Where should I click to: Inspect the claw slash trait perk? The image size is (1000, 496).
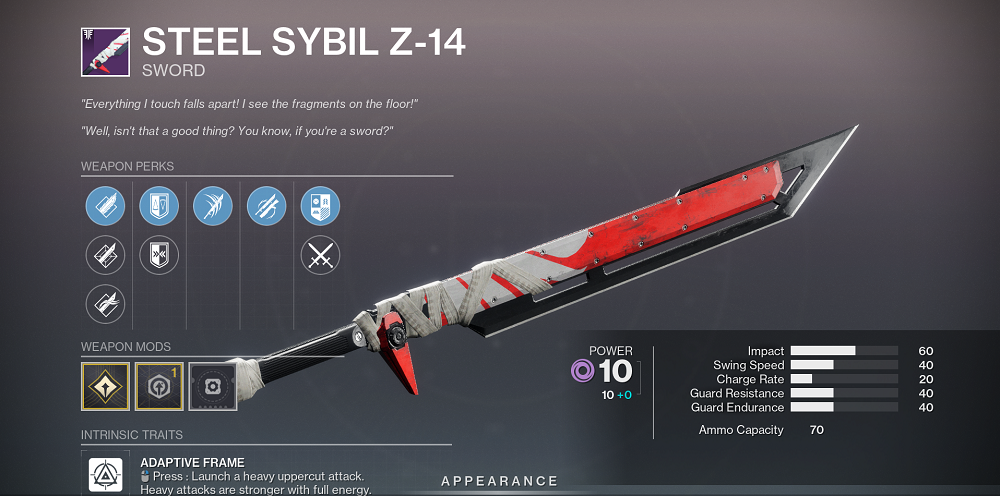coord(213,207)
